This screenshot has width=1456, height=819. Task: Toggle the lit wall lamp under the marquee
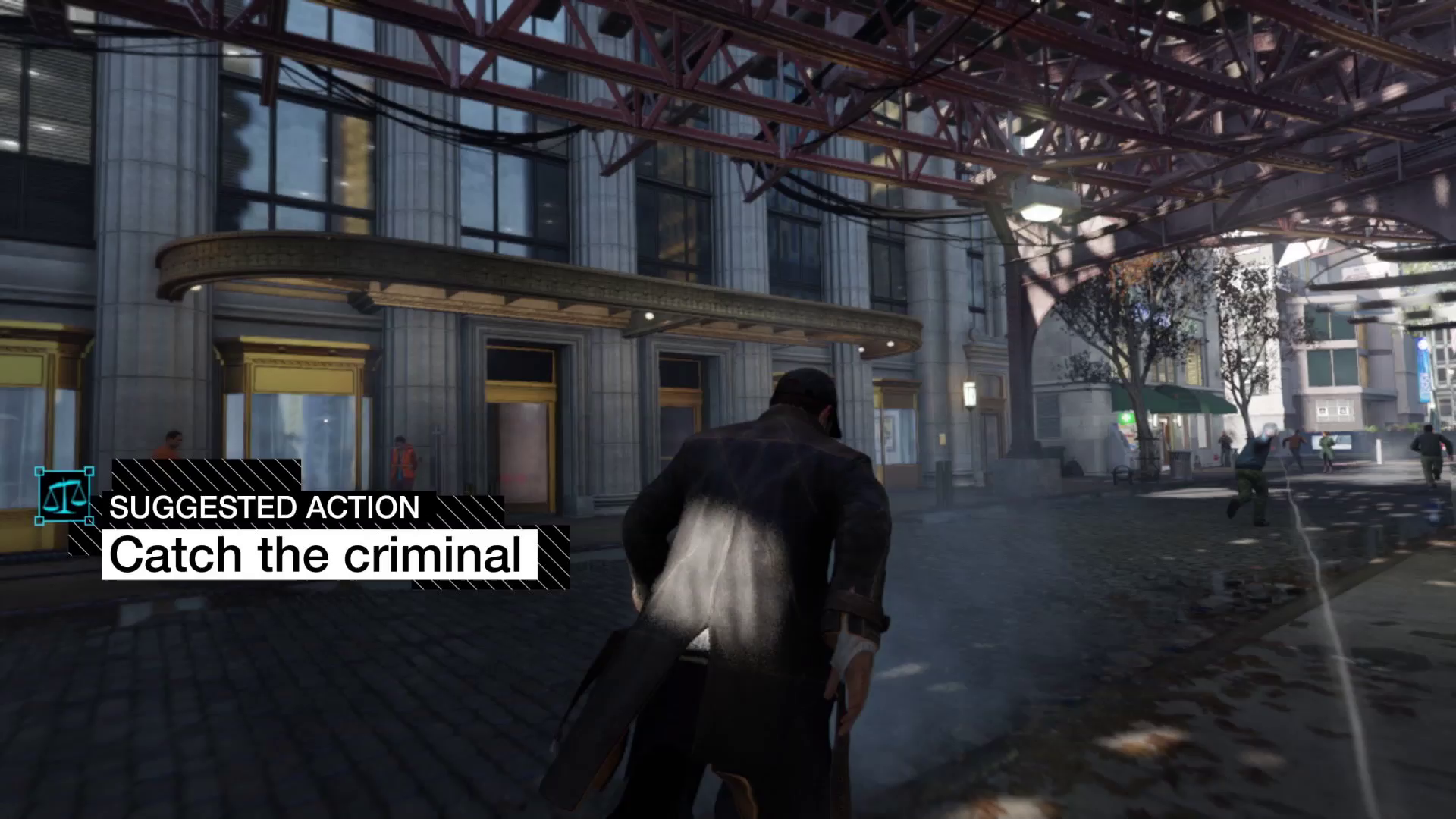pos(968,394)
